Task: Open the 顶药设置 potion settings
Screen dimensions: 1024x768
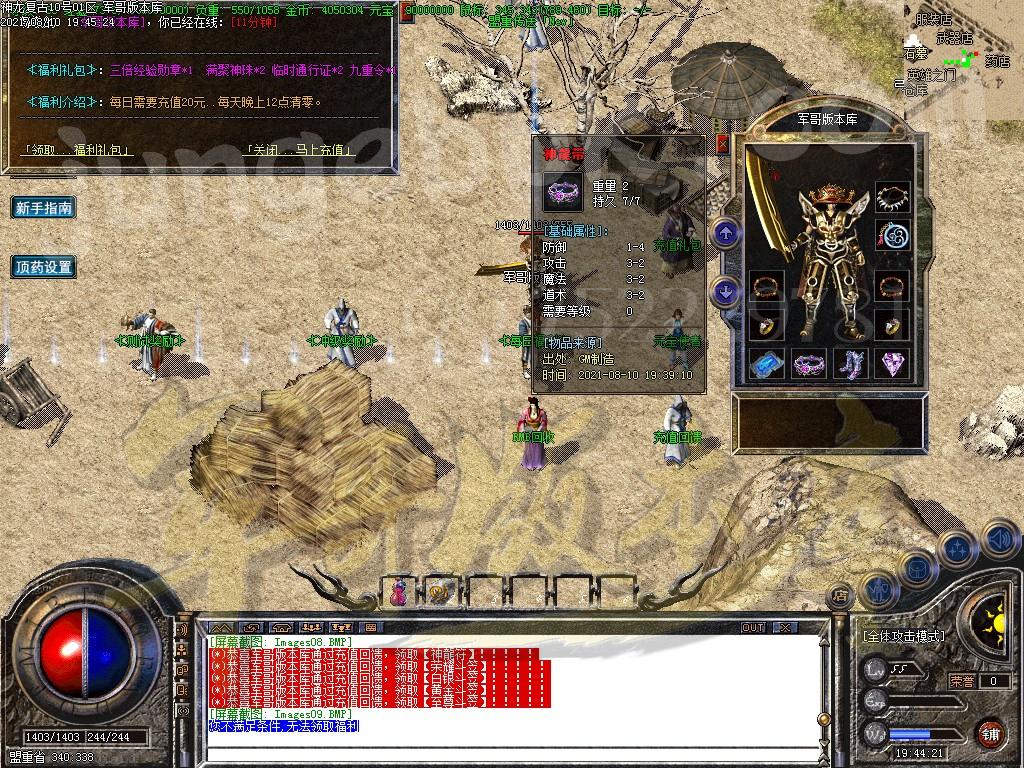Action: (x=44, y=267)
